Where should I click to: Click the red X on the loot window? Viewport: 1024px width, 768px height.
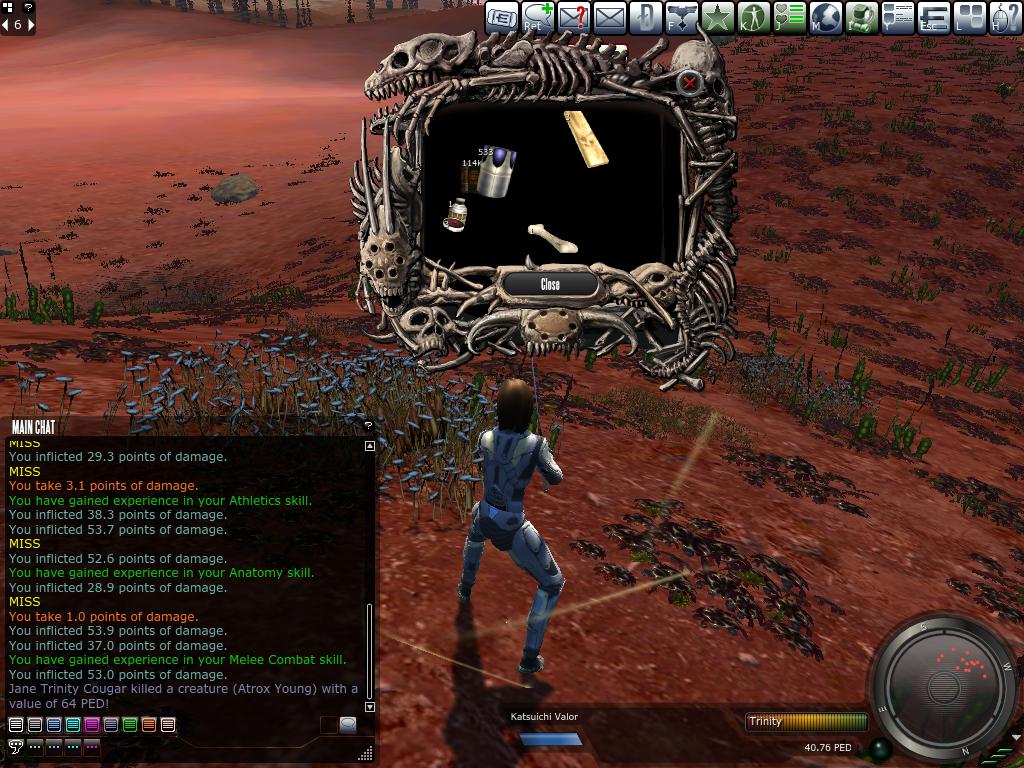[x=689, y=83]
